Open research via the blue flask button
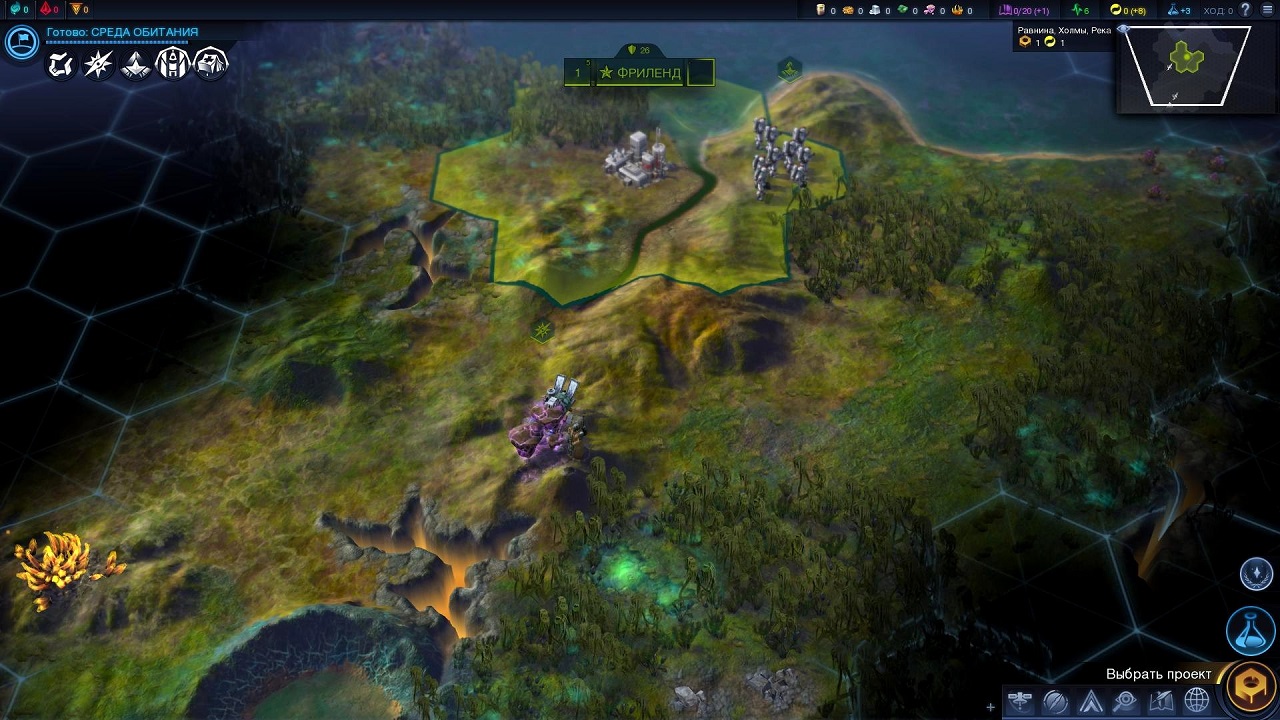1280x720 pixels. click(1251, 630)
